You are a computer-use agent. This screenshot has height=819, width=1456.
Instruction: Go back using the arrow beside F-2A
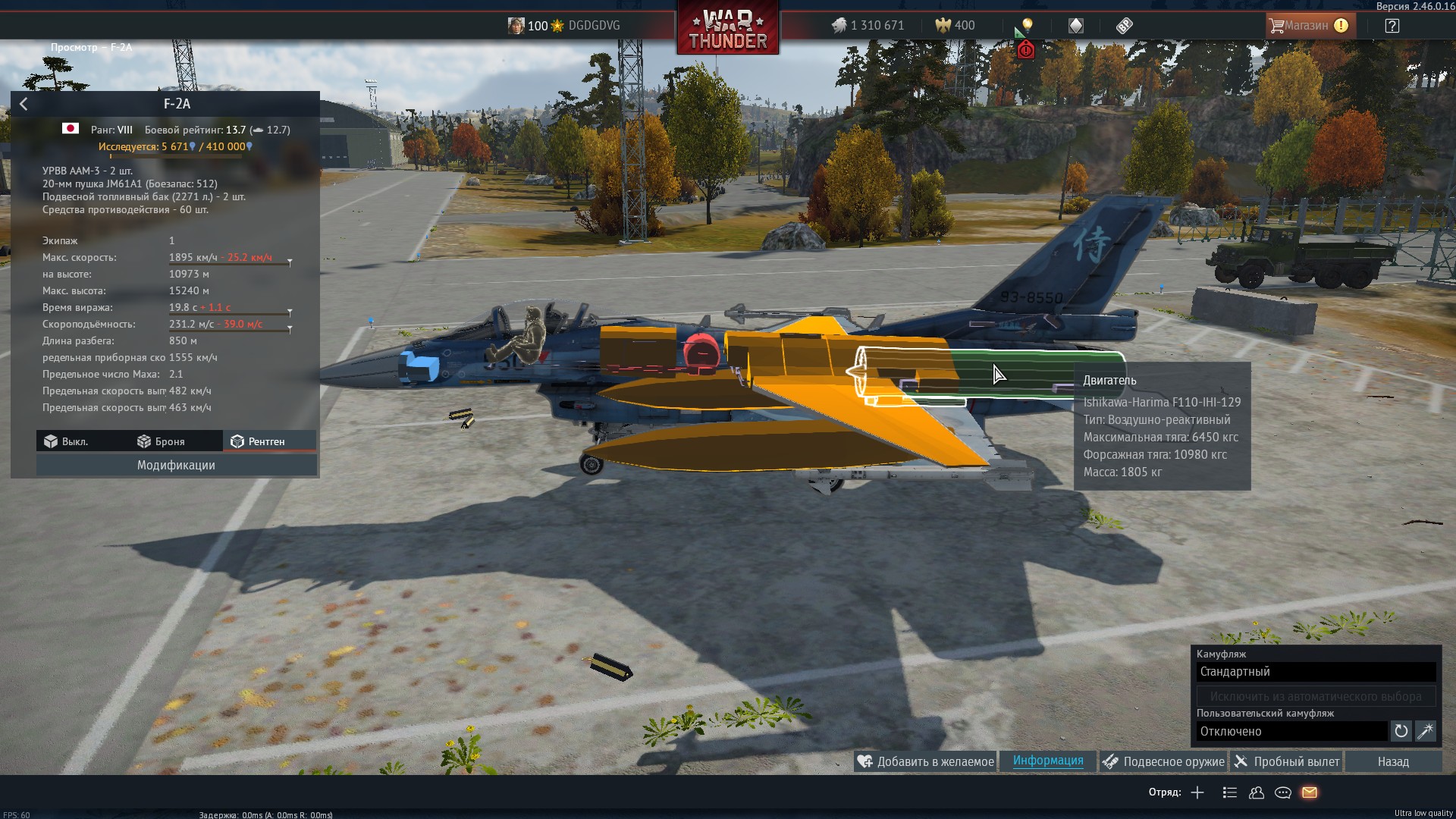tap(24, 104)
